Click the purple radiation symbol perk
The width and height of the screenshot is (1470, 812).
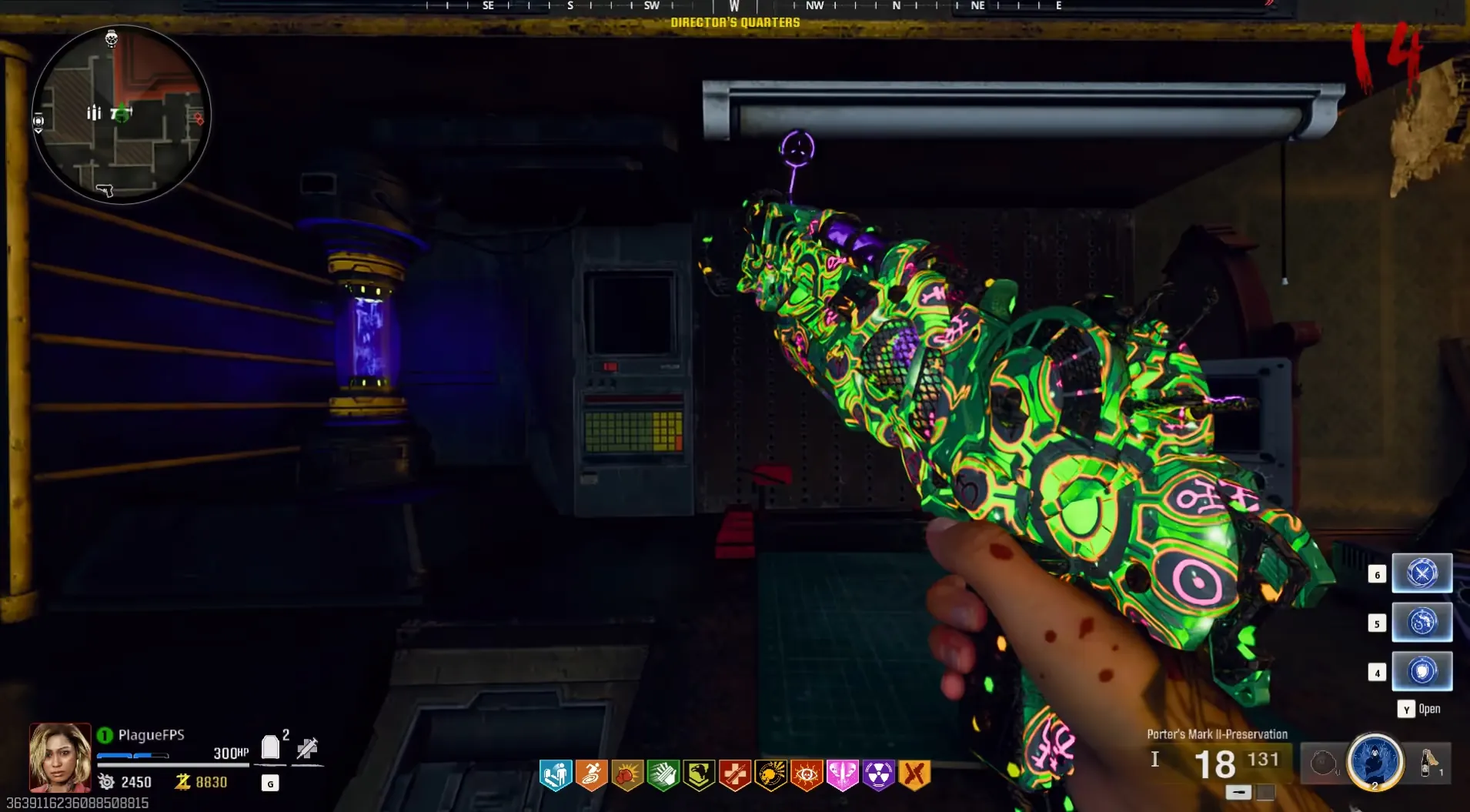tap(878, 775)
